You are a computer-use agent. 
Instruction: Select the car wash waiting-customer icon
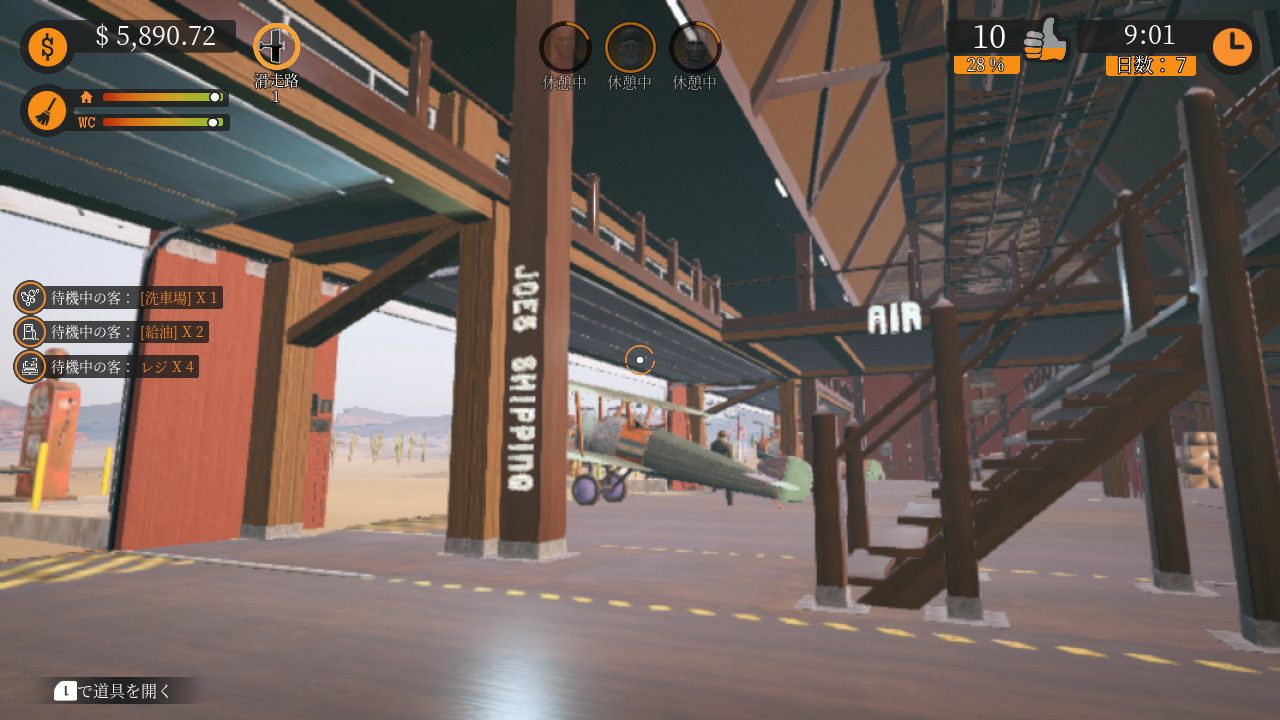(28, 297)
